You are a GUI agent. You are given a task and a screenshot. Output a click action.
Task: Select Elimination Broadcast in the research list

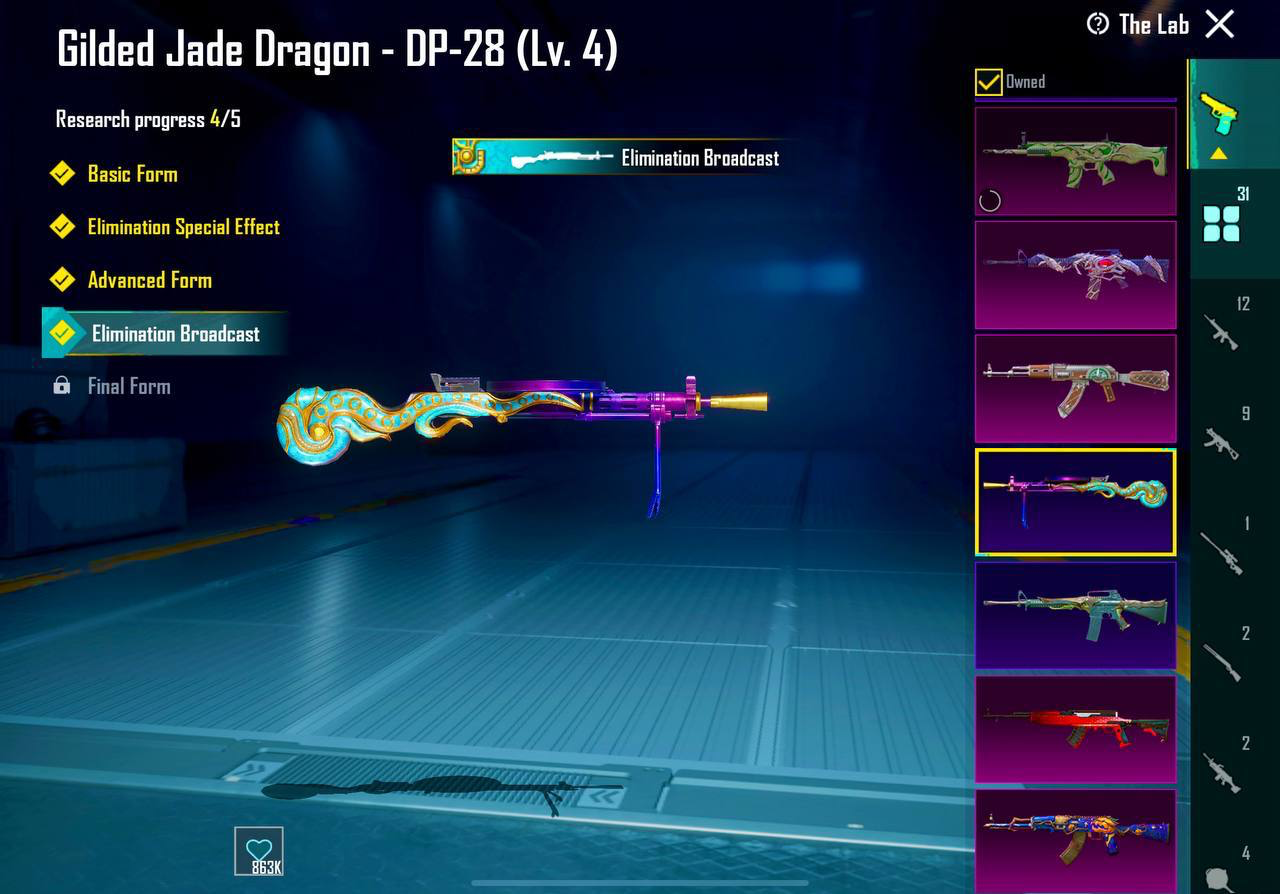[x=175, y=334]
